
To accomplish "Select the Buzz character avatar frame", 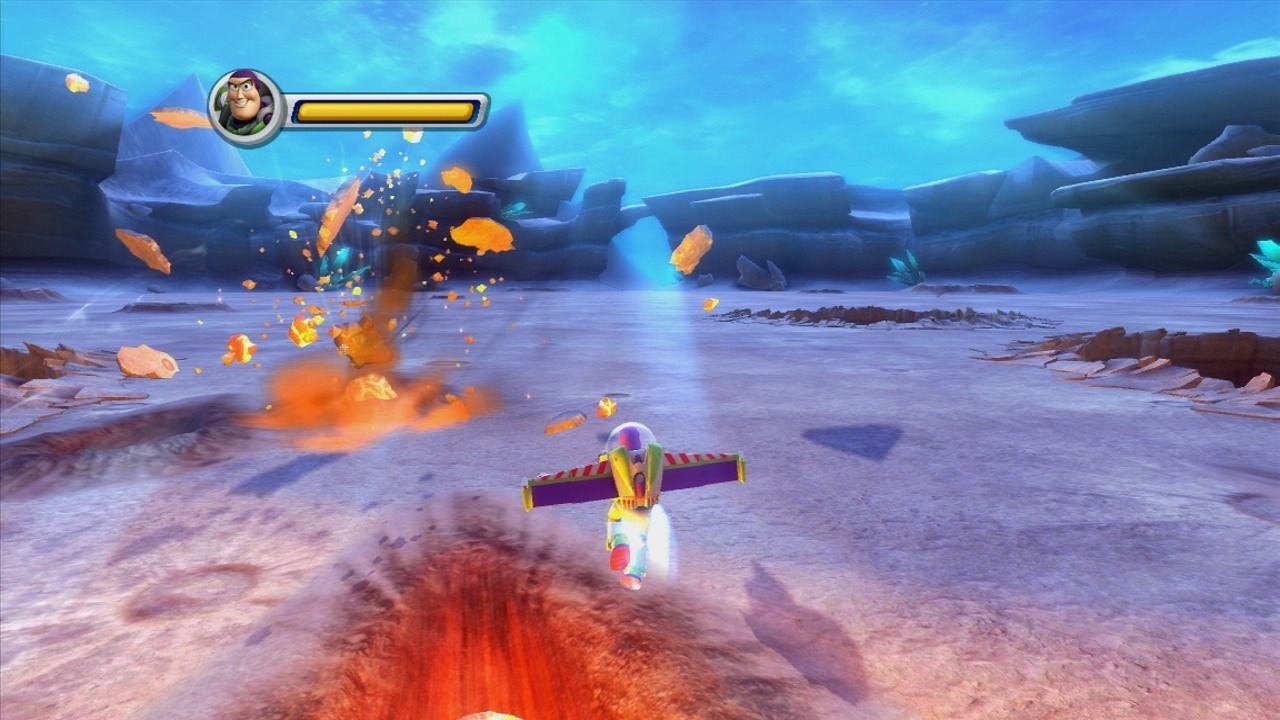I will tap(248, 103).
